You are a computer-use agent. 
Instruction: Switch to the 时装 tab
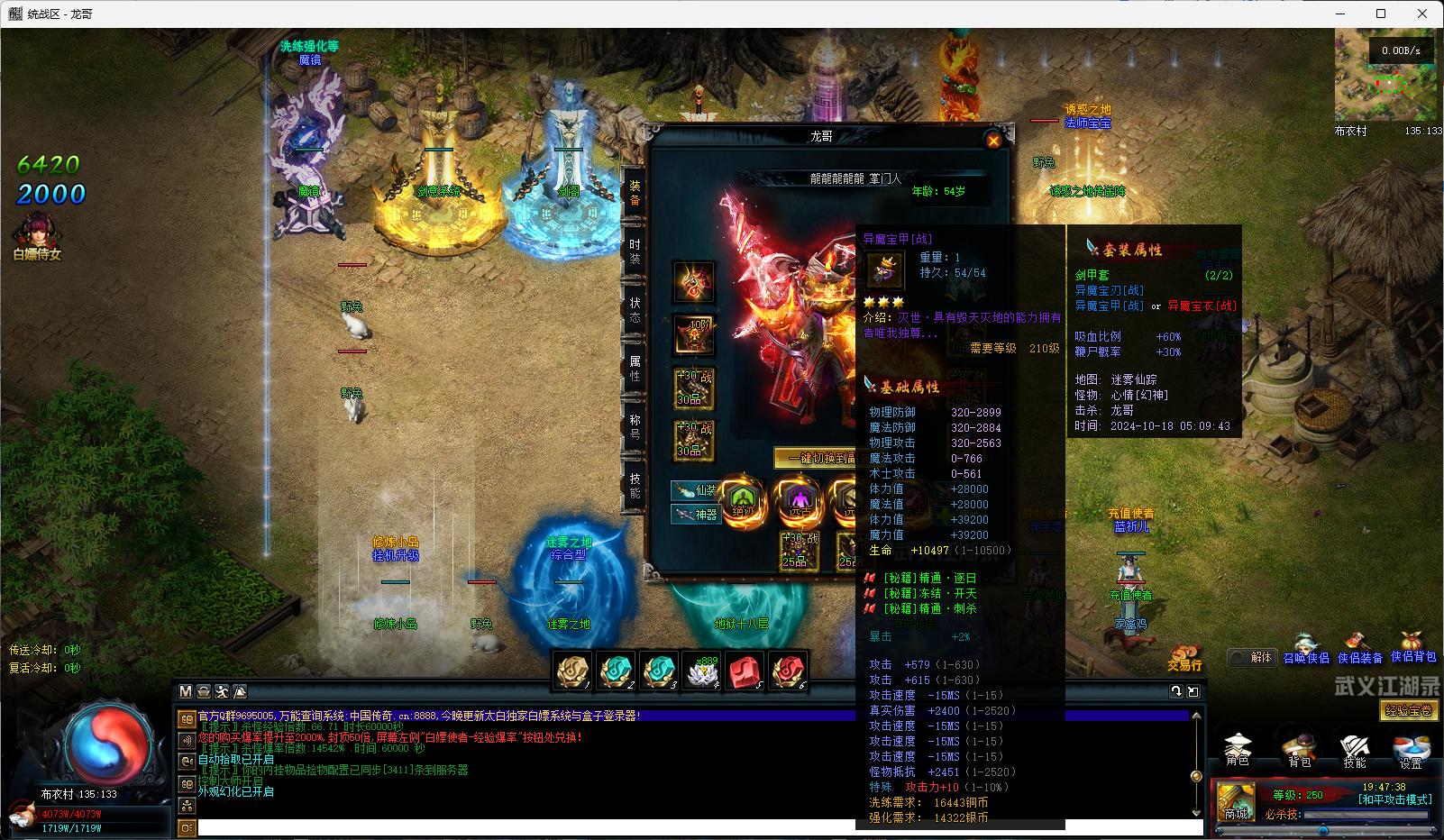pos(635,251)
